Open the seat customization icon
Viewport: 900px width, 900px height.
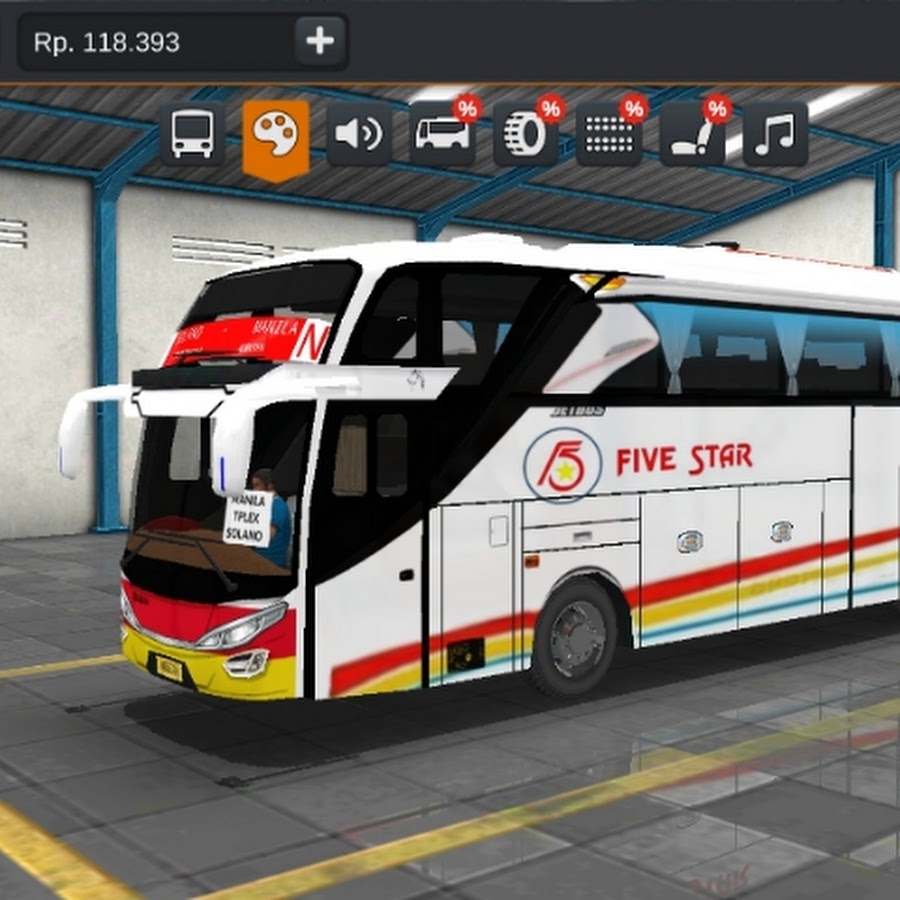pyautogui.click(x=691, y=134)
